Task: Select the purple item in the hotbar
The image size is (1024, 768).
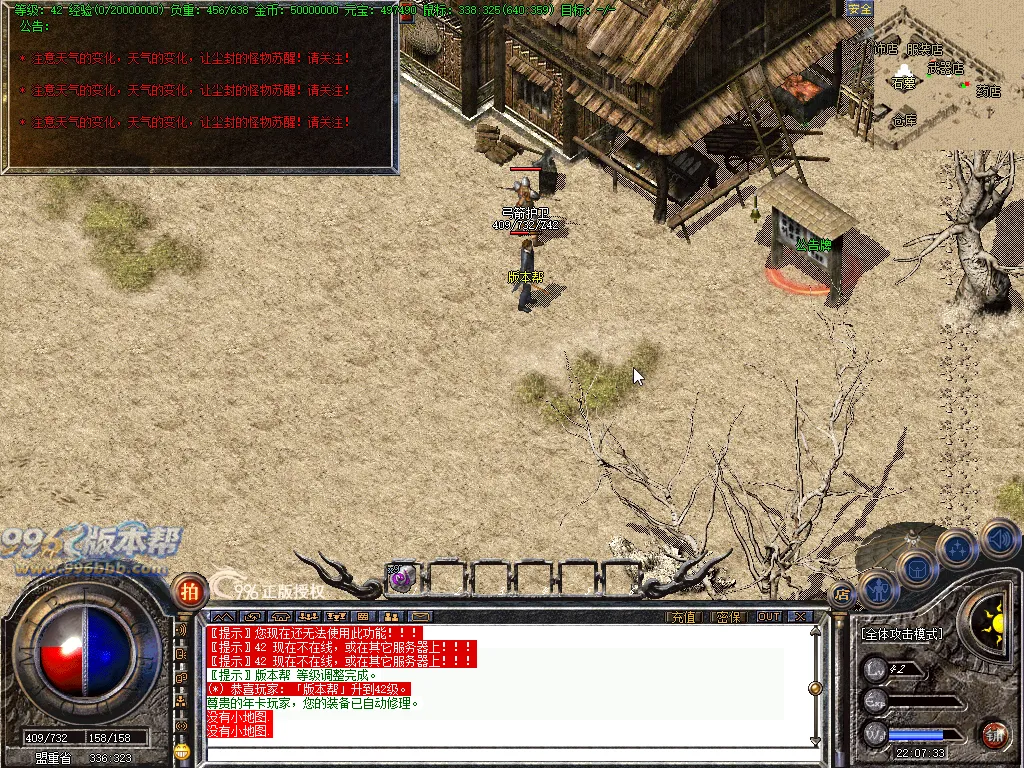Action: click(x=401, y=577)
